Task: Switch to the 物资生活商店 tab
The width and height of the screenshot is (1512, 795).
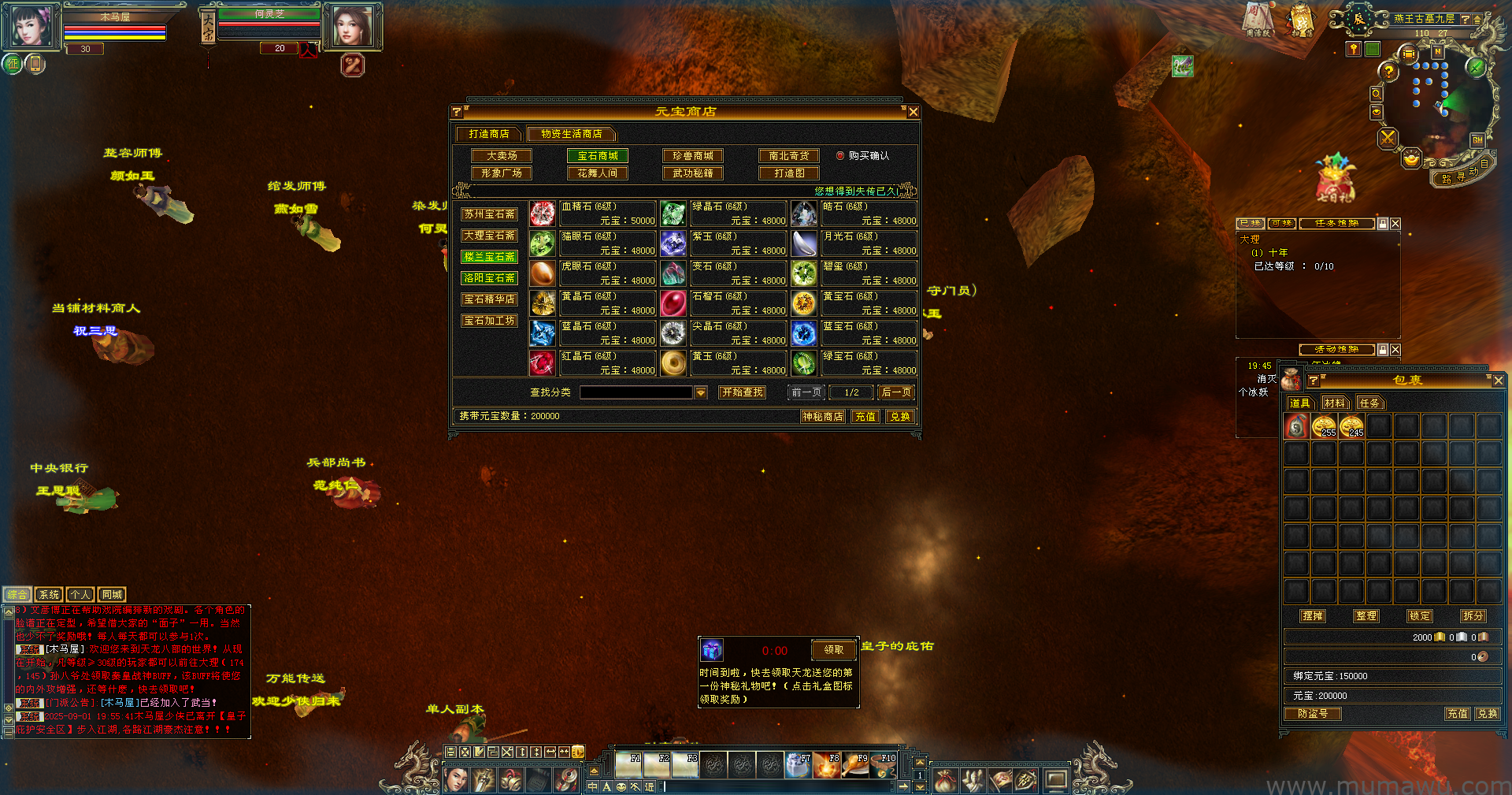Action: point(571,134)
